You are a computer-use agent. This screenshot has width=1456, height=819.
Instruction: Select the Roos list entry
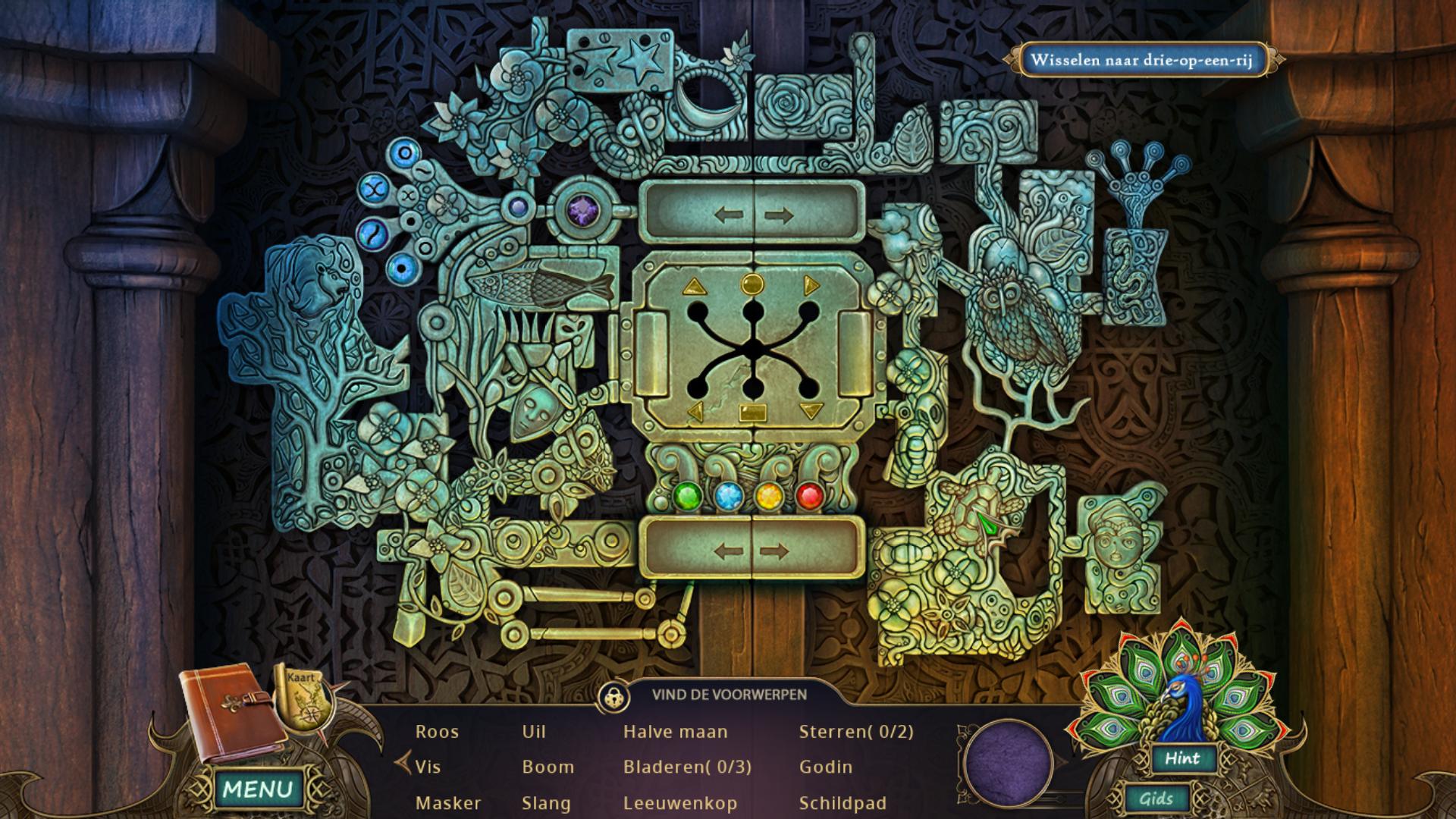pos(437,732)
